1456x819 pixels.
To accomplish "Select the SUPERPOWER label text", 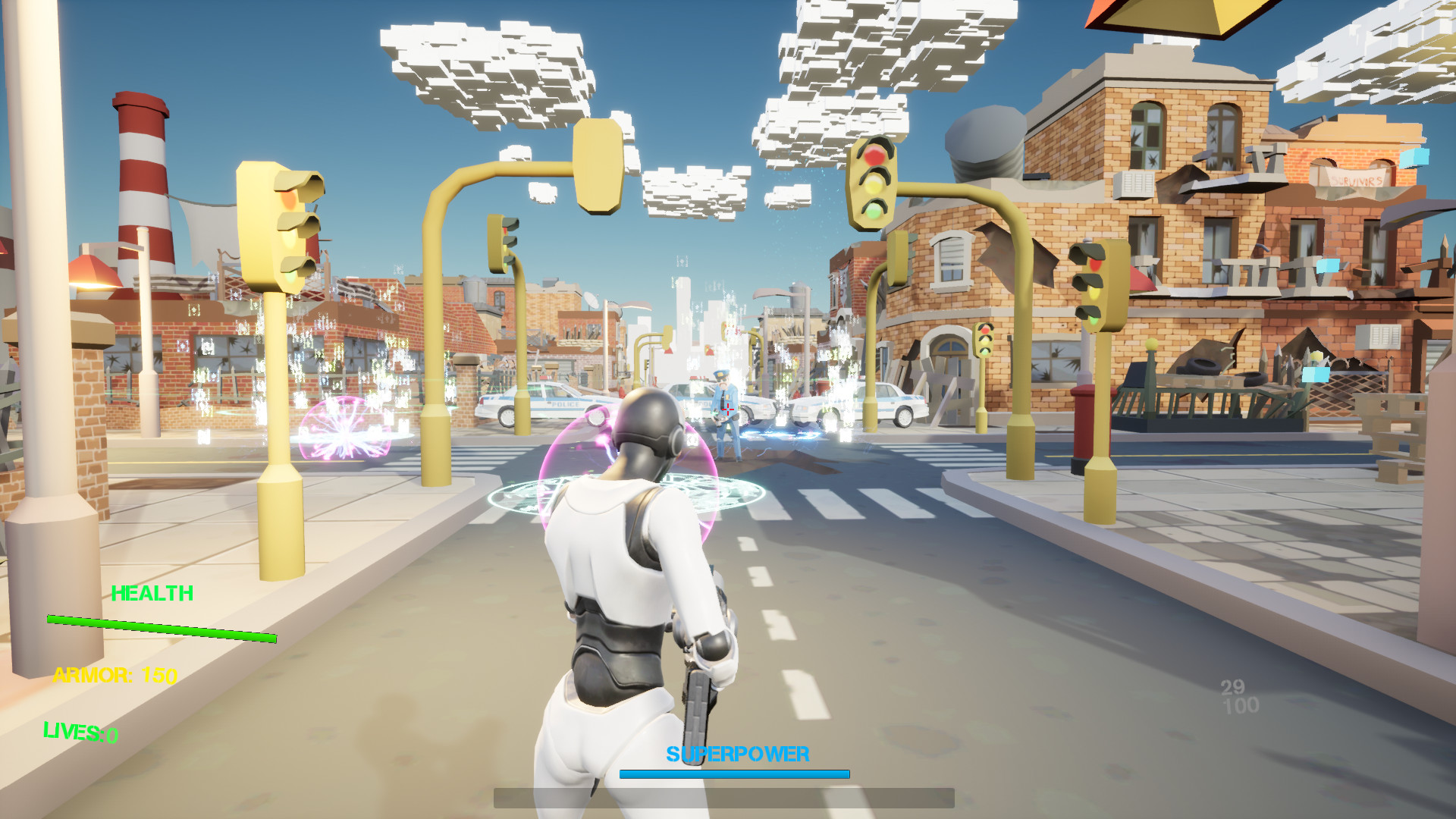I will [x=736, y=755].
